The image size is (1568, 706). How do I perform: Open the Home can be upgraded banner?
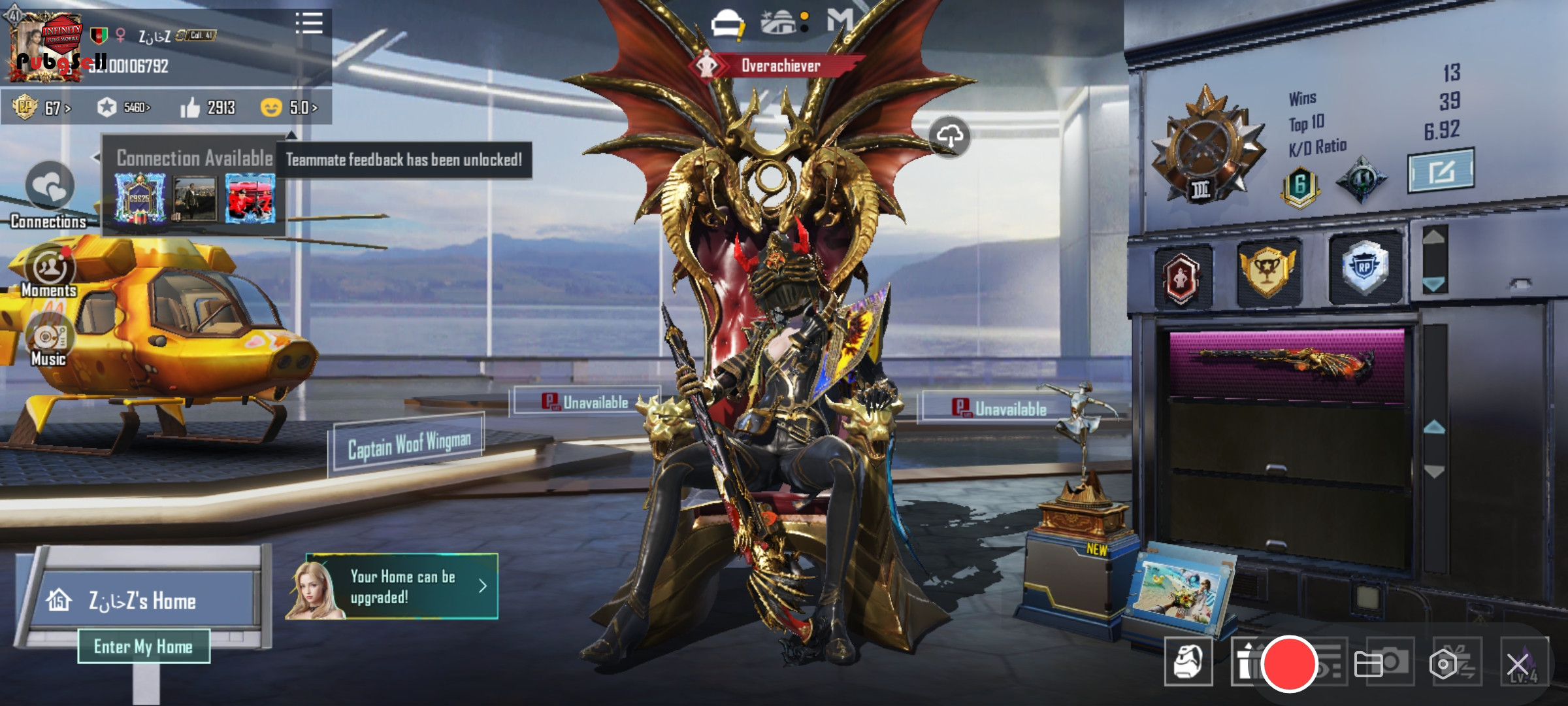pos(401,586)
